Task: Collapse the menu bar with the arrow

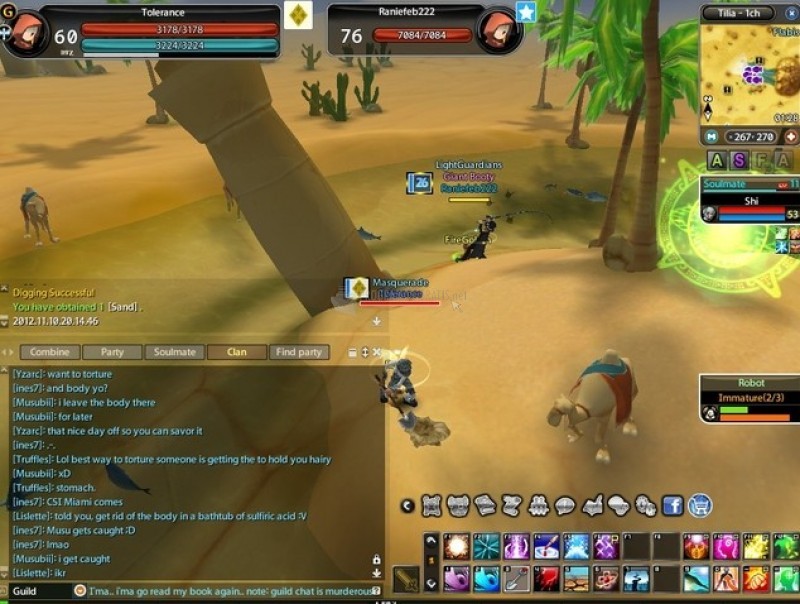Action: pos(408,506)
